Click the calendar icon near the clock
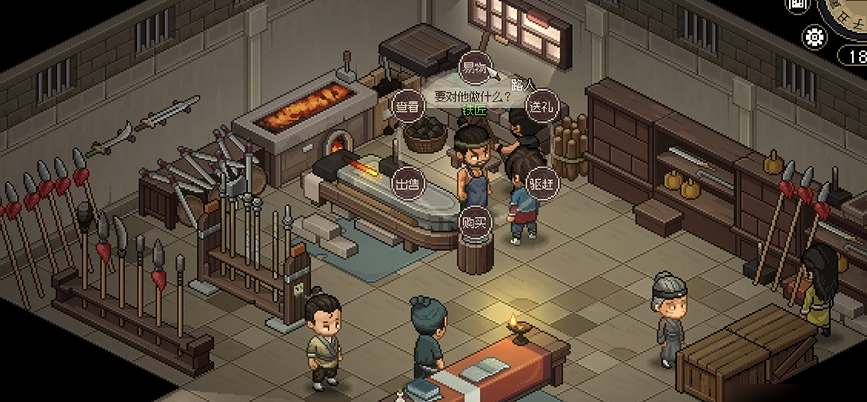Image resolution: width=867 pixels, height=402 pixels. [796, 5]
